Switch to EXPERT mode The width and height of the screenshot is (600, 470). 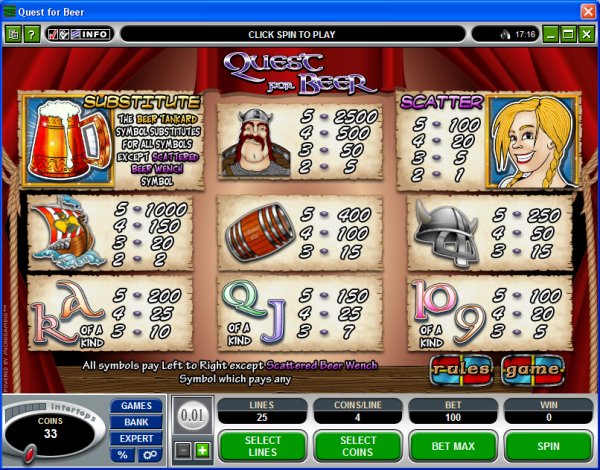coord(137,438)
